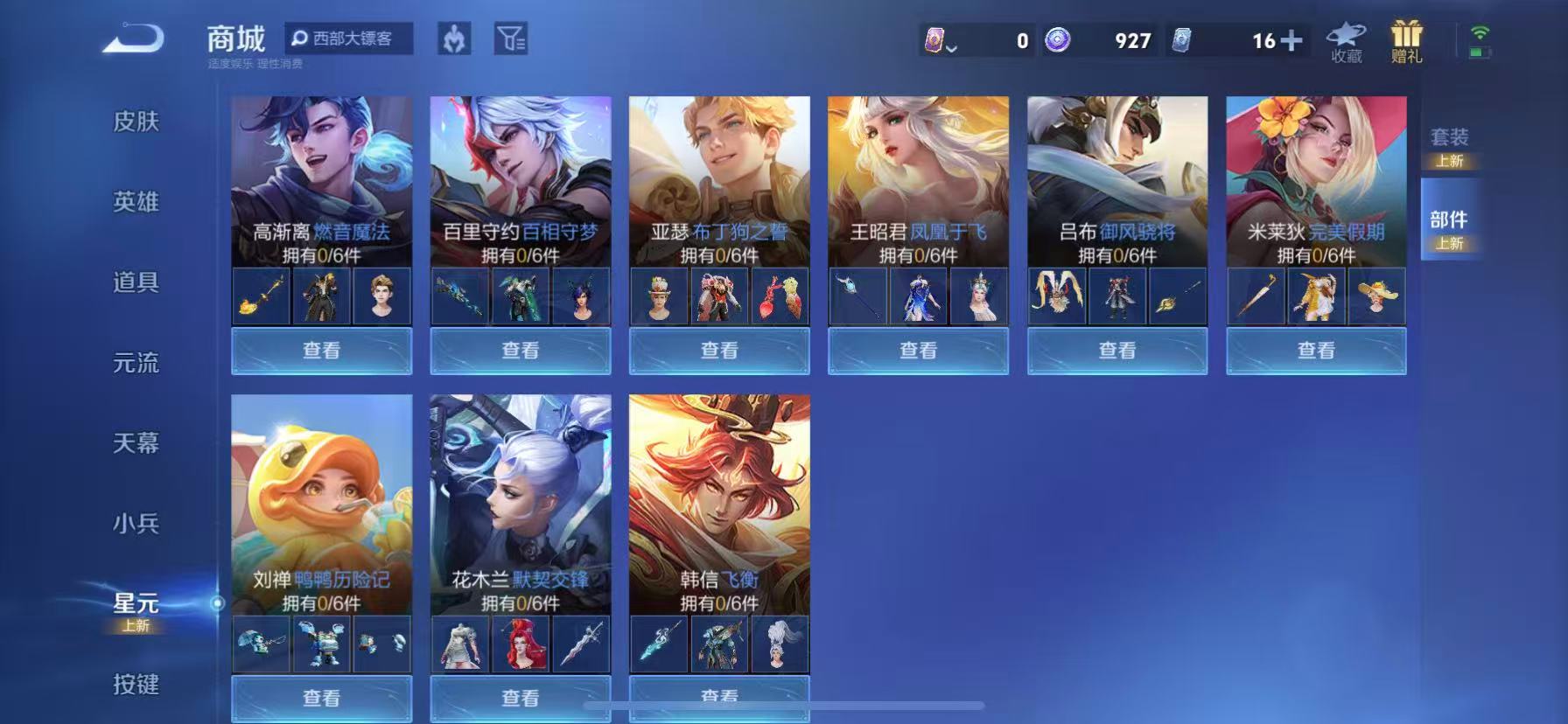Tap the plus icon next to the 16 currency

click(x=1292, y=41)
